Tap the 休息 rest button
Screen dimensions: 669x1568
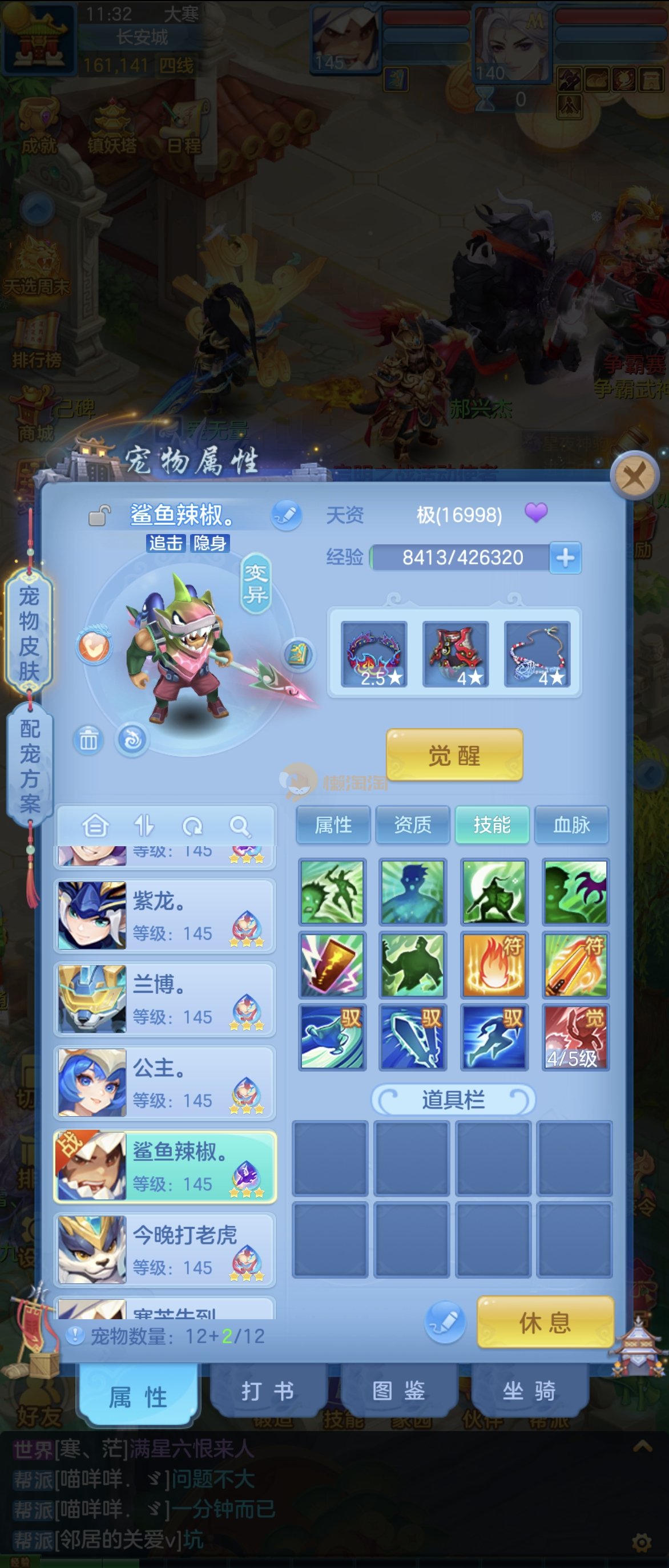[x=544, y=1322]
